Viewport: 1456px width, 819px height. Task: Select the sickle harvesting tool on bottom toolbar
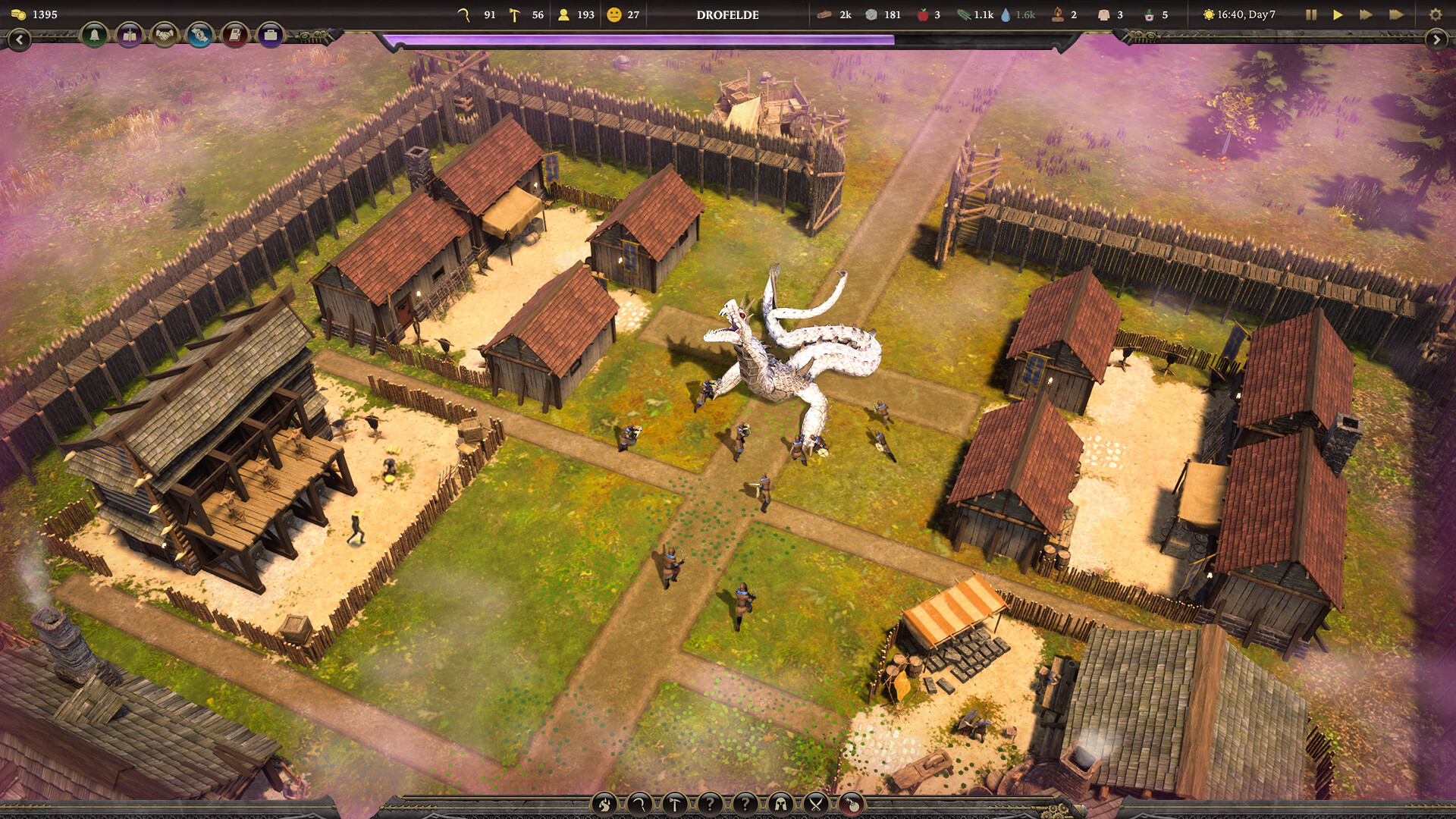tap(639, 803)
